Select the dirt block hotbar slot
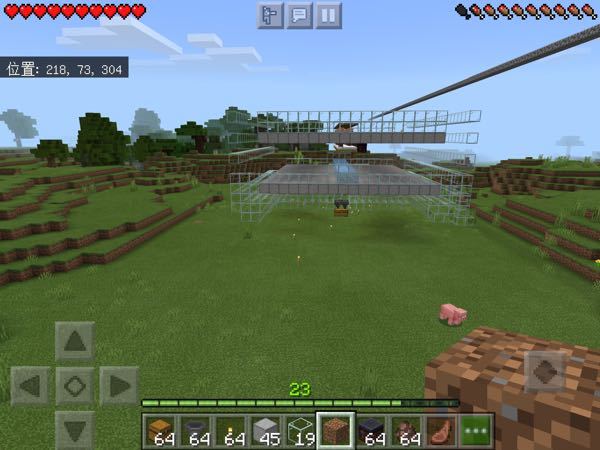Viewport: 600px width, 450px height. 335,431
